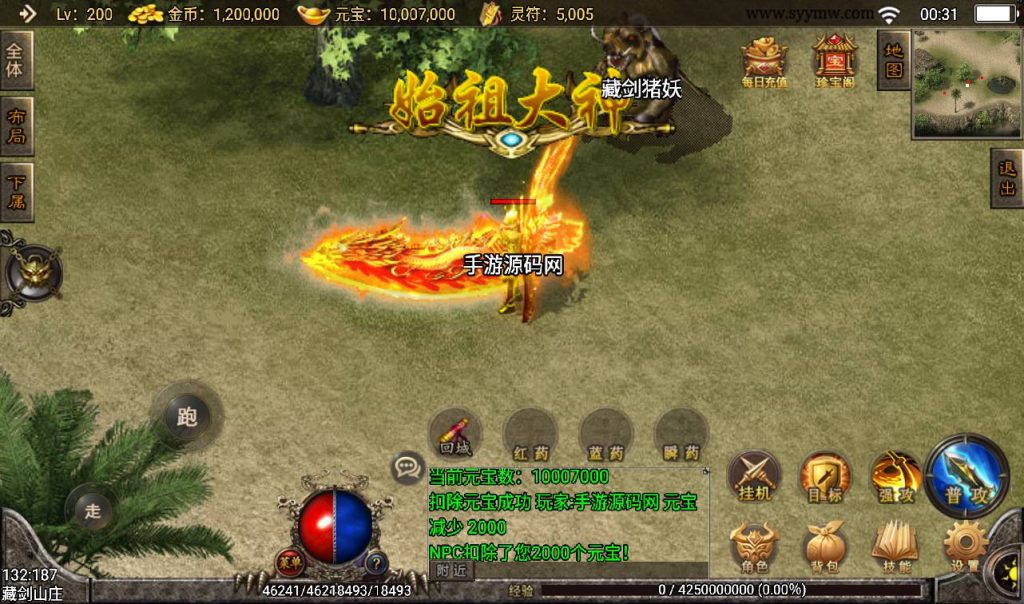
Task: Select the 瞬药 instant potion slot
Action: tap(681, 435)
